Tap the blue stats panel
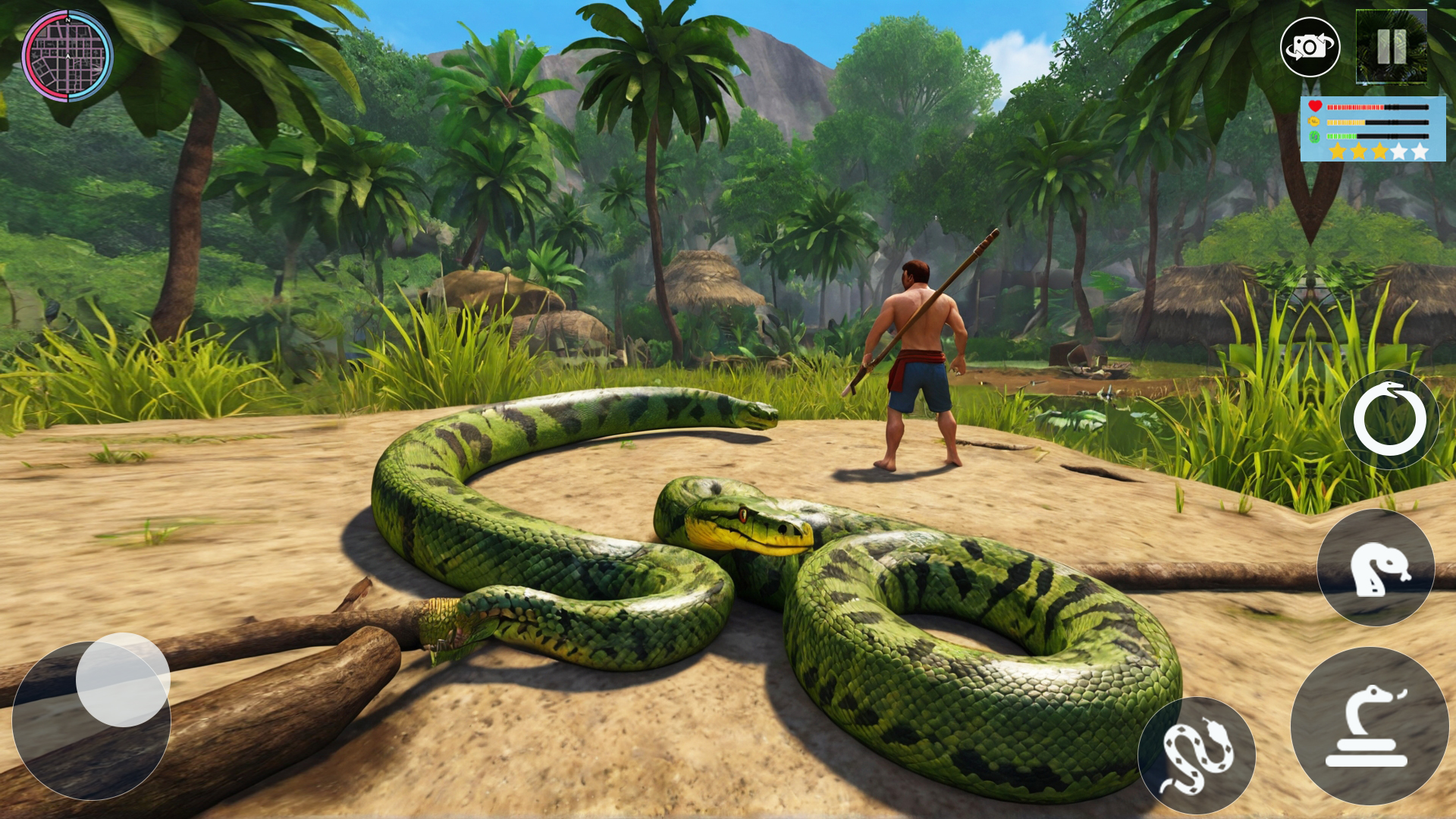1456x819 pixels. 1373,129
